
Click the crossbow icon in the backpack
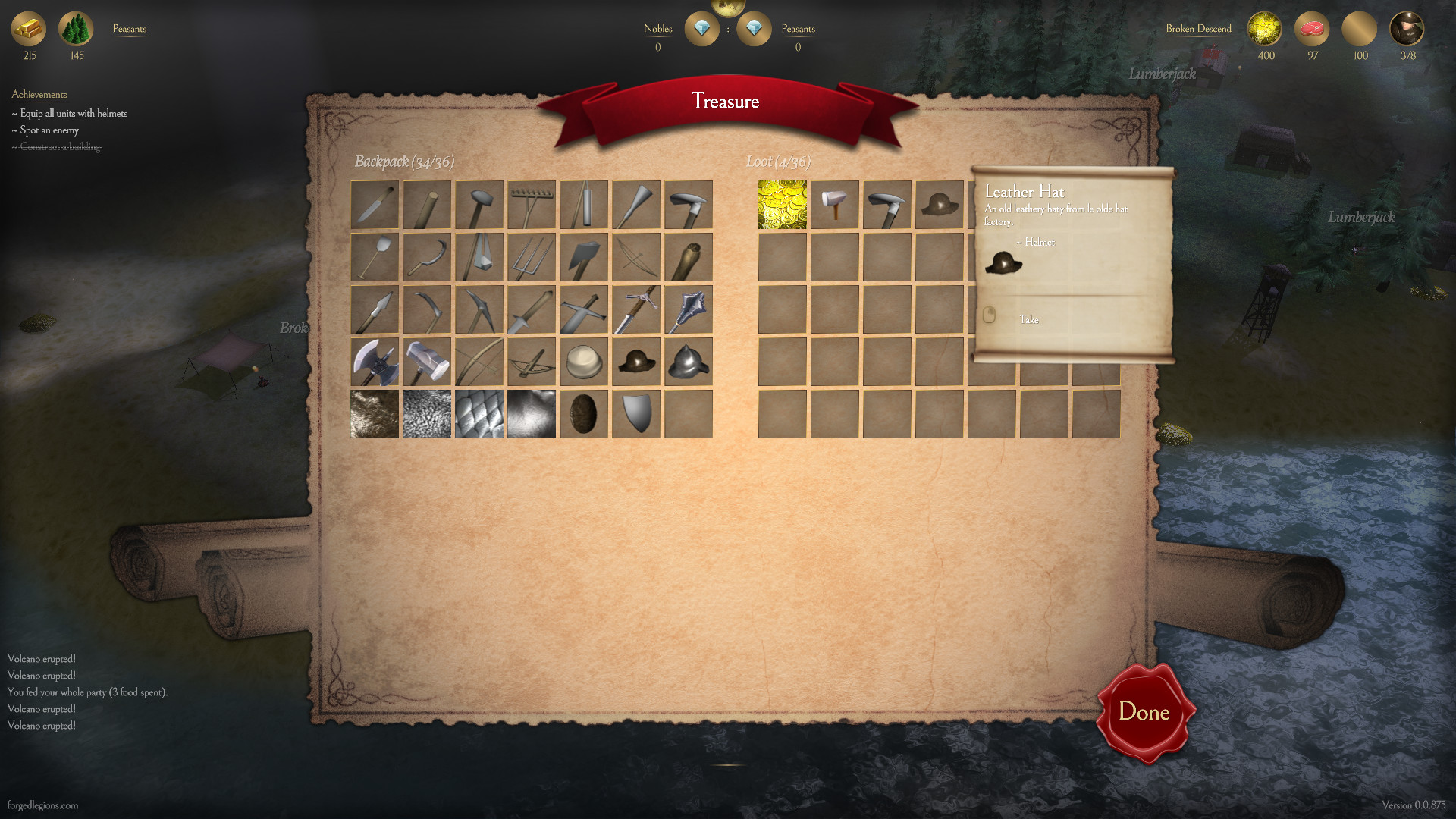tap(532, 362)
